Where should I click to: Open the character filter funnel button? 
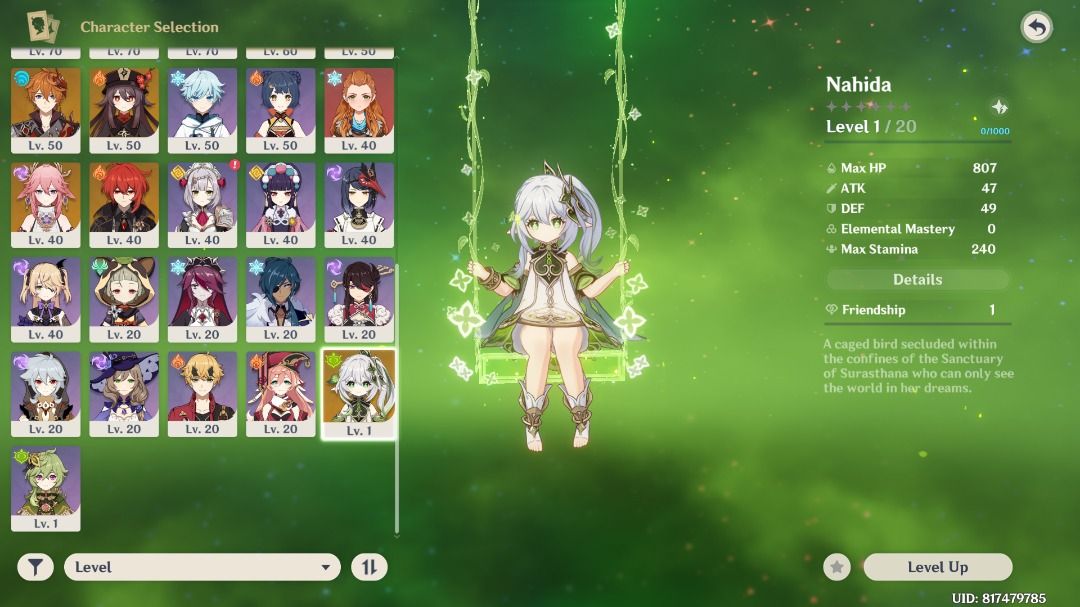point(35,567)
